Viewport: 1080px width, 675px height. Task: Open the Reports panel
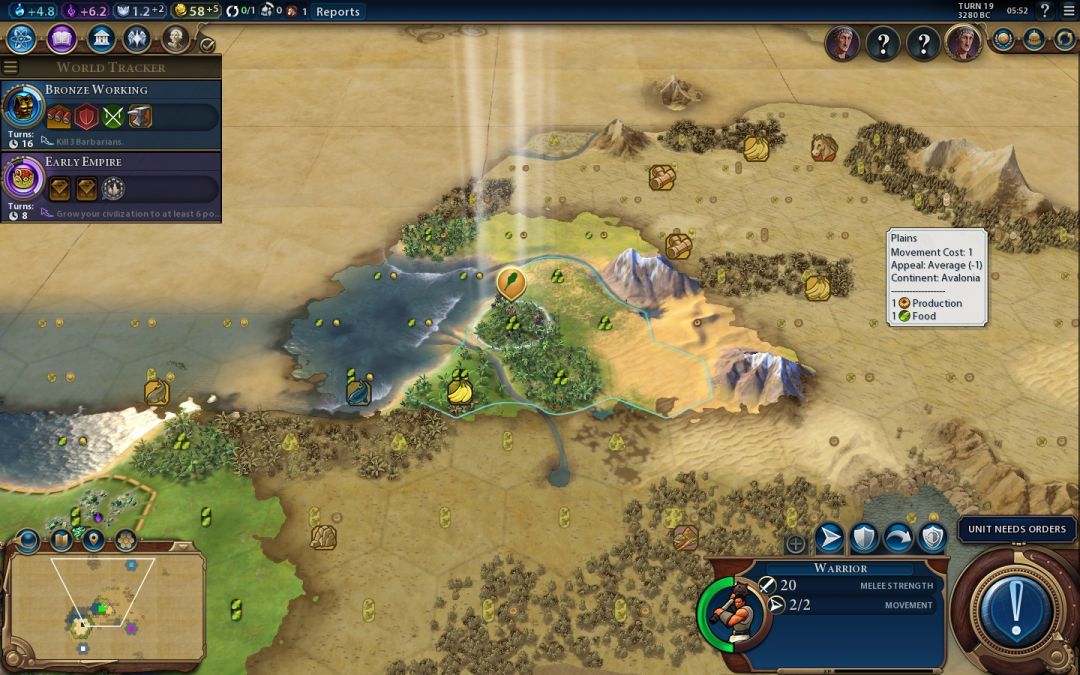click(337, 11)
